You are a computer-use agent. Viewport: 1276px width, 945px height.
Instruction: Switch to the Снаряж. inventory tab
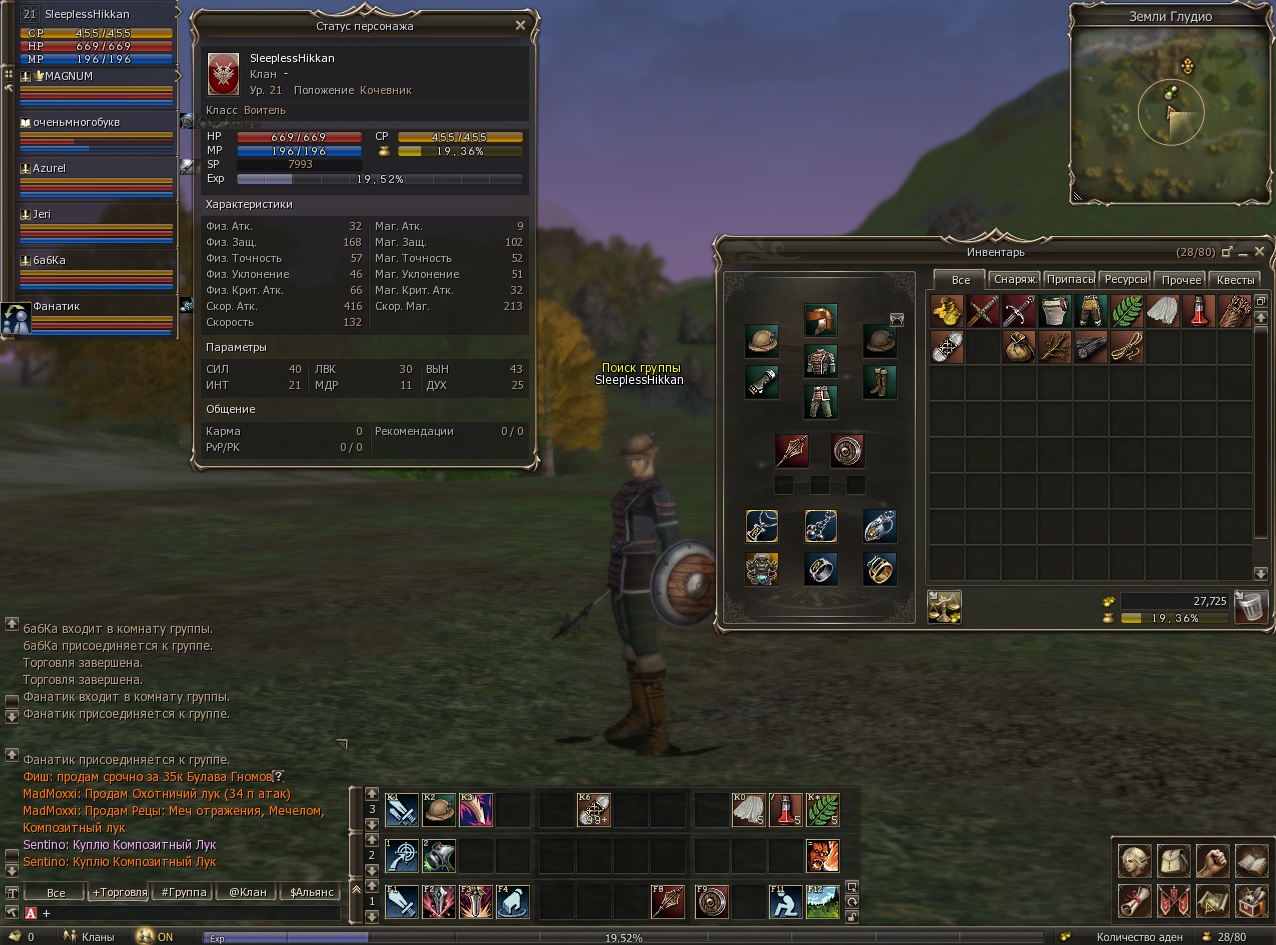click(x=1015, y=280)
